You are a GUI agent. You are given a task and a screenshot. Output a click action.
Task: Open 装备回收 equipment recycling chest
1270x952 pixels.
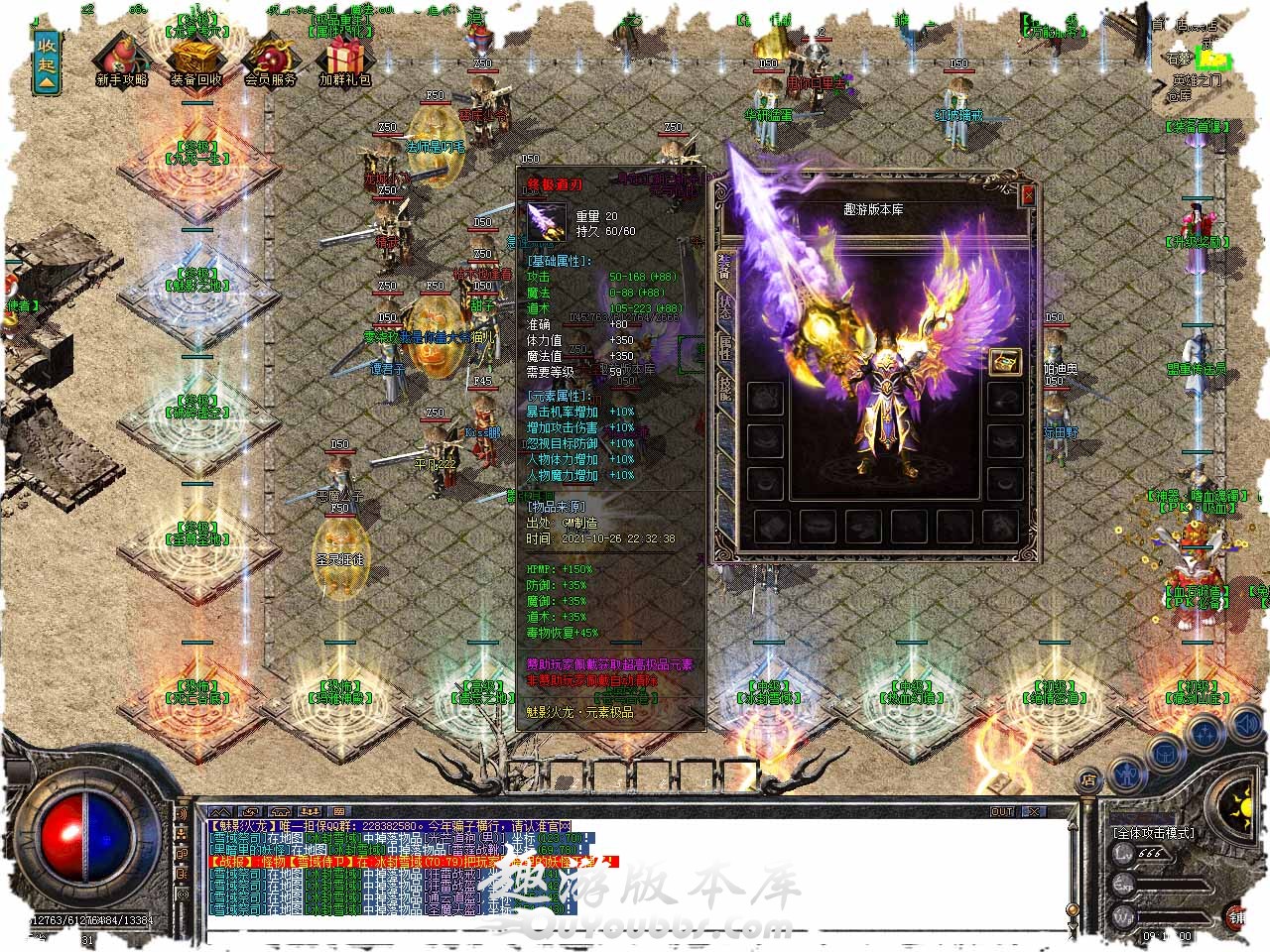click(195, 59)
